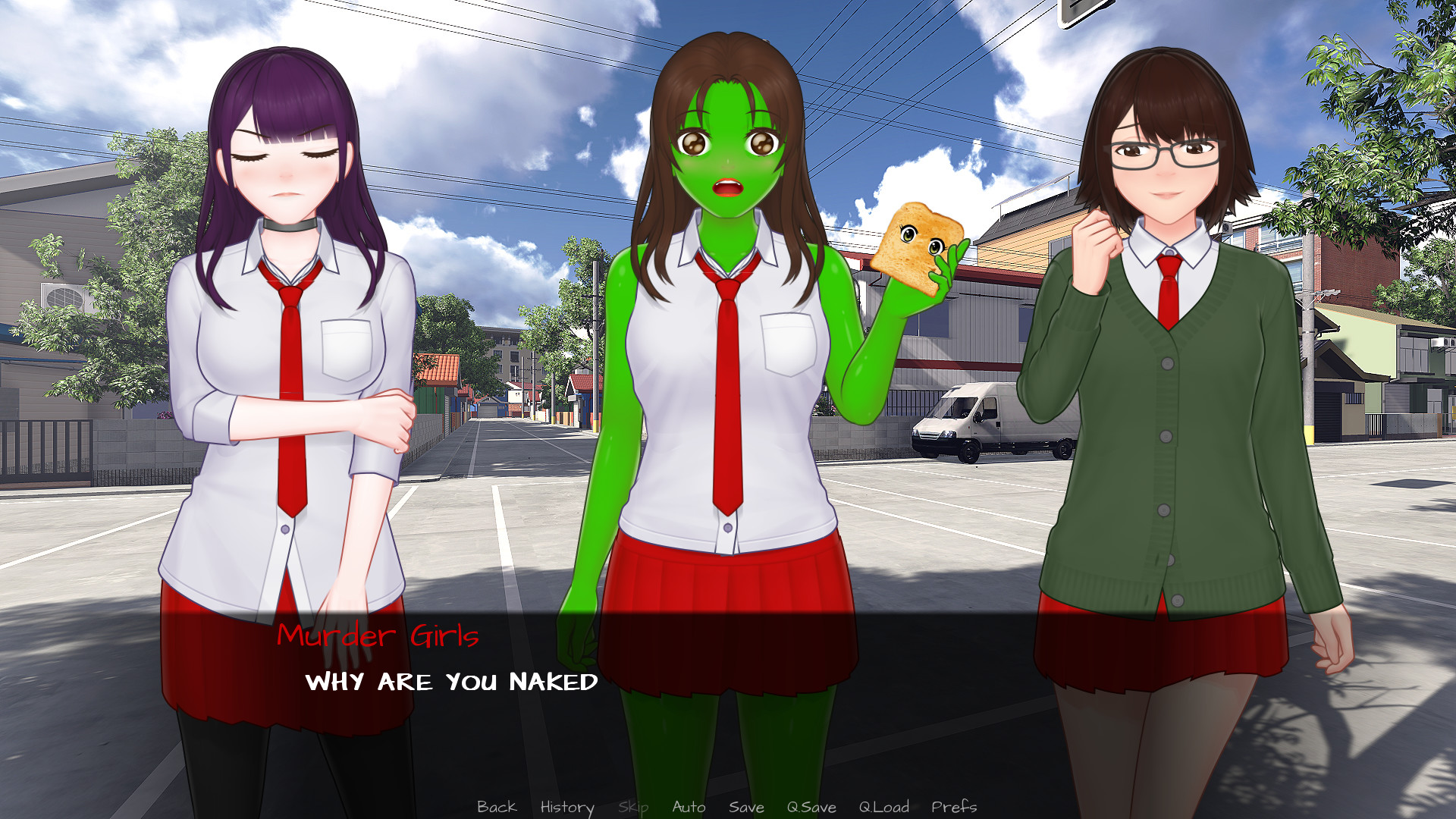Click Auto to toggle automatic reading
1456x819 pixels.
[x=691, y=807]
